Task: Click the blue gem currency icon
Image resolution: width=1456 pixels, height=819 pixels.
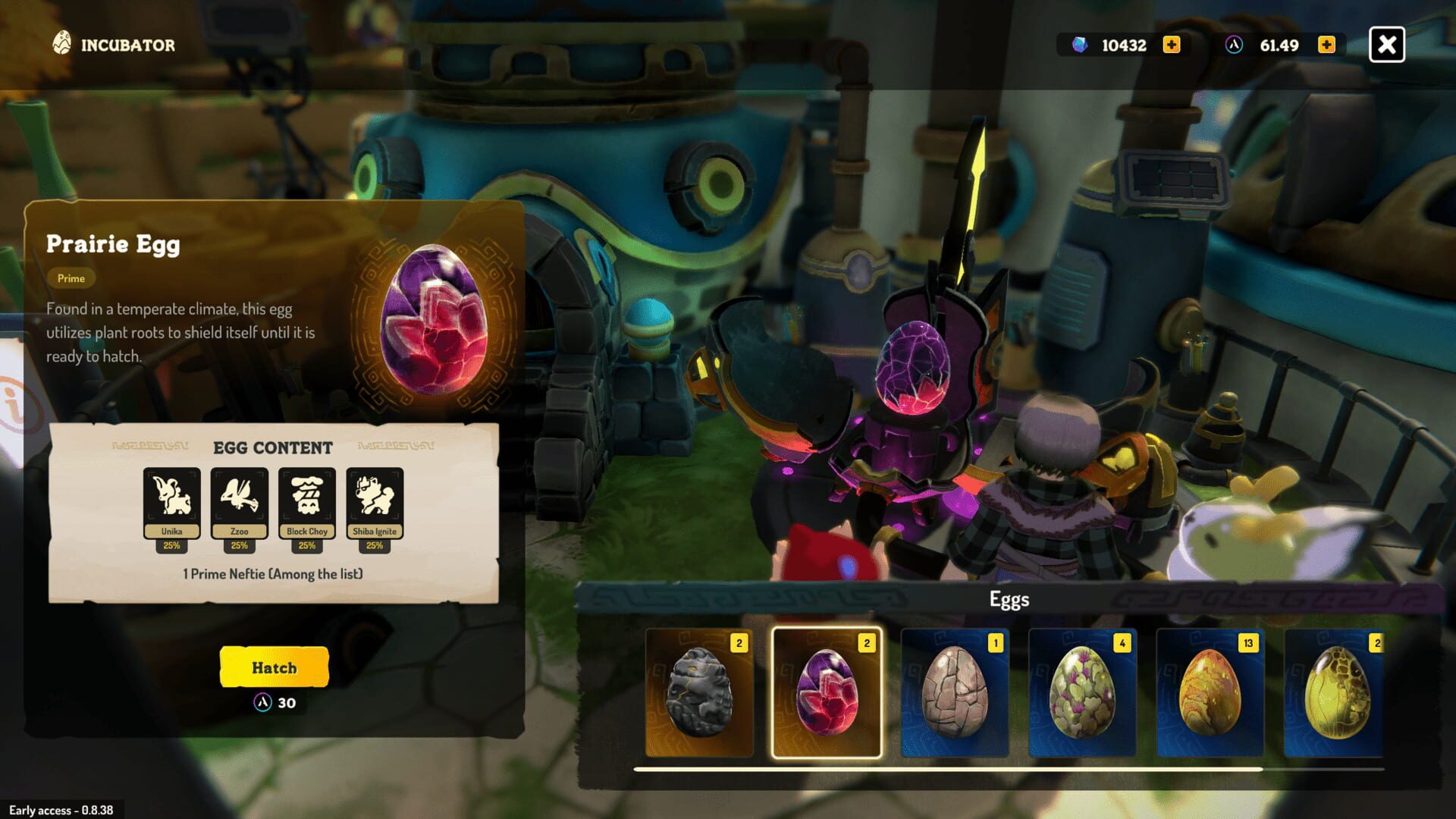Action: (1078, 45)
